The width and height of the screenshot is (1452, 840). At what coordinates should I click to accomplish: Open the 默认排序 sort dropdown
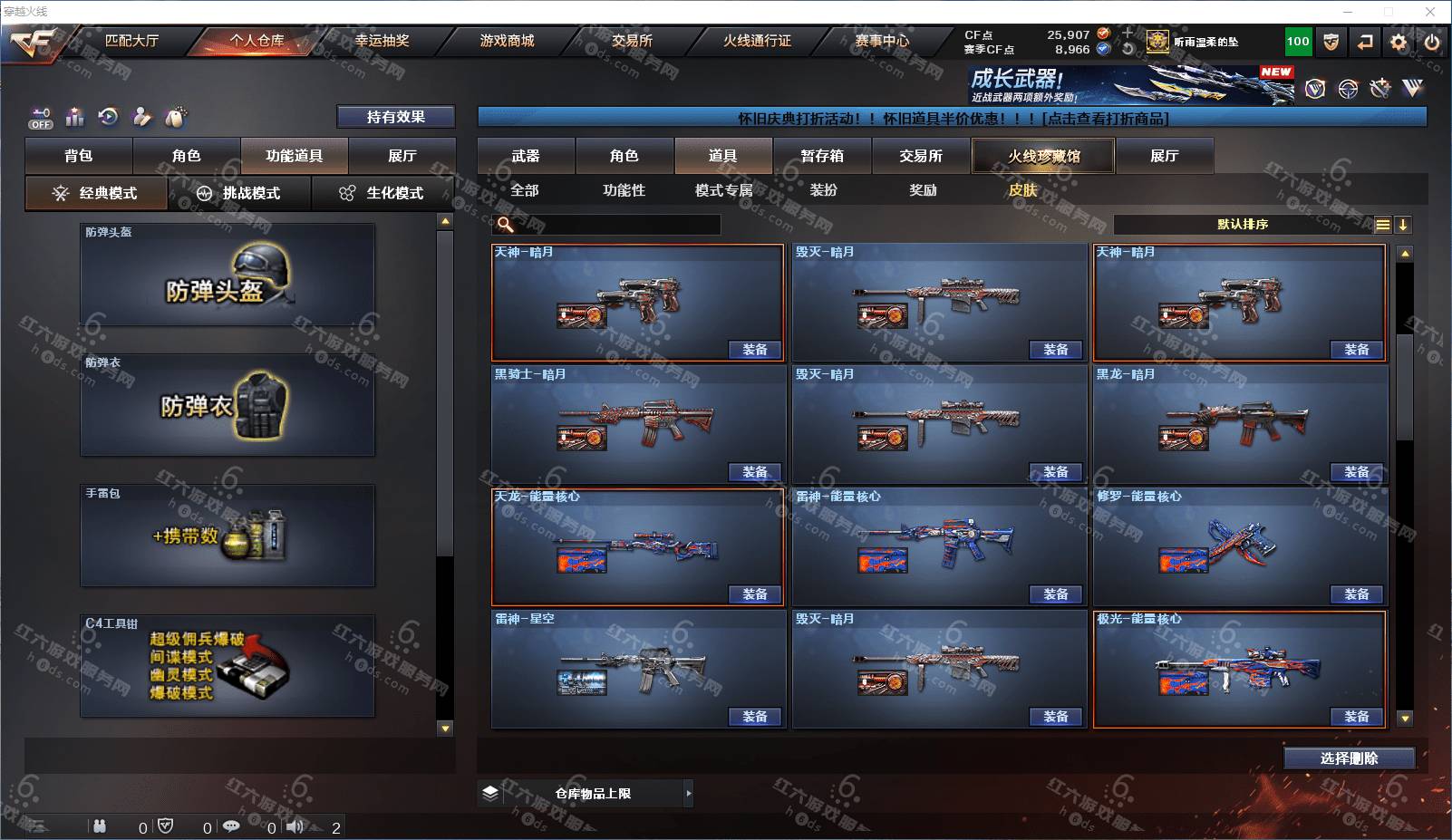[x=1243, y=225]
